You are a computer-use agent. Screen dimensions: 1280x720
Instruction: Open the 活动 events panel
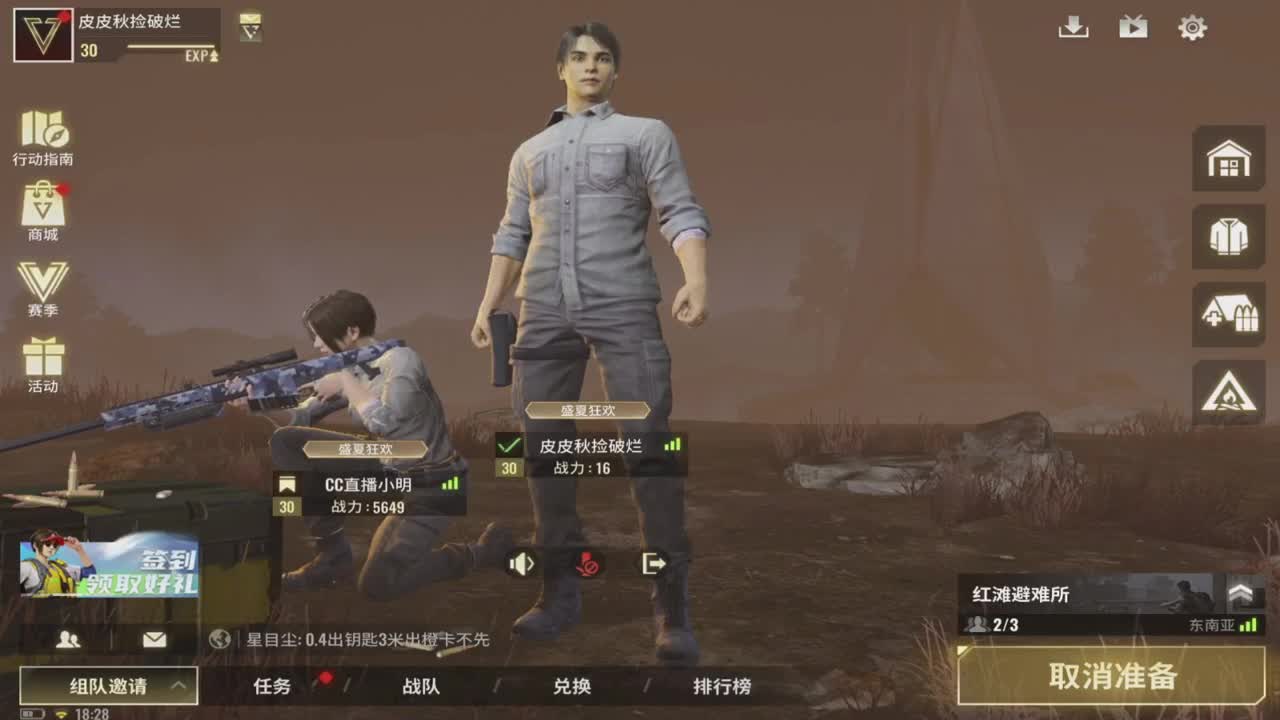45,365
